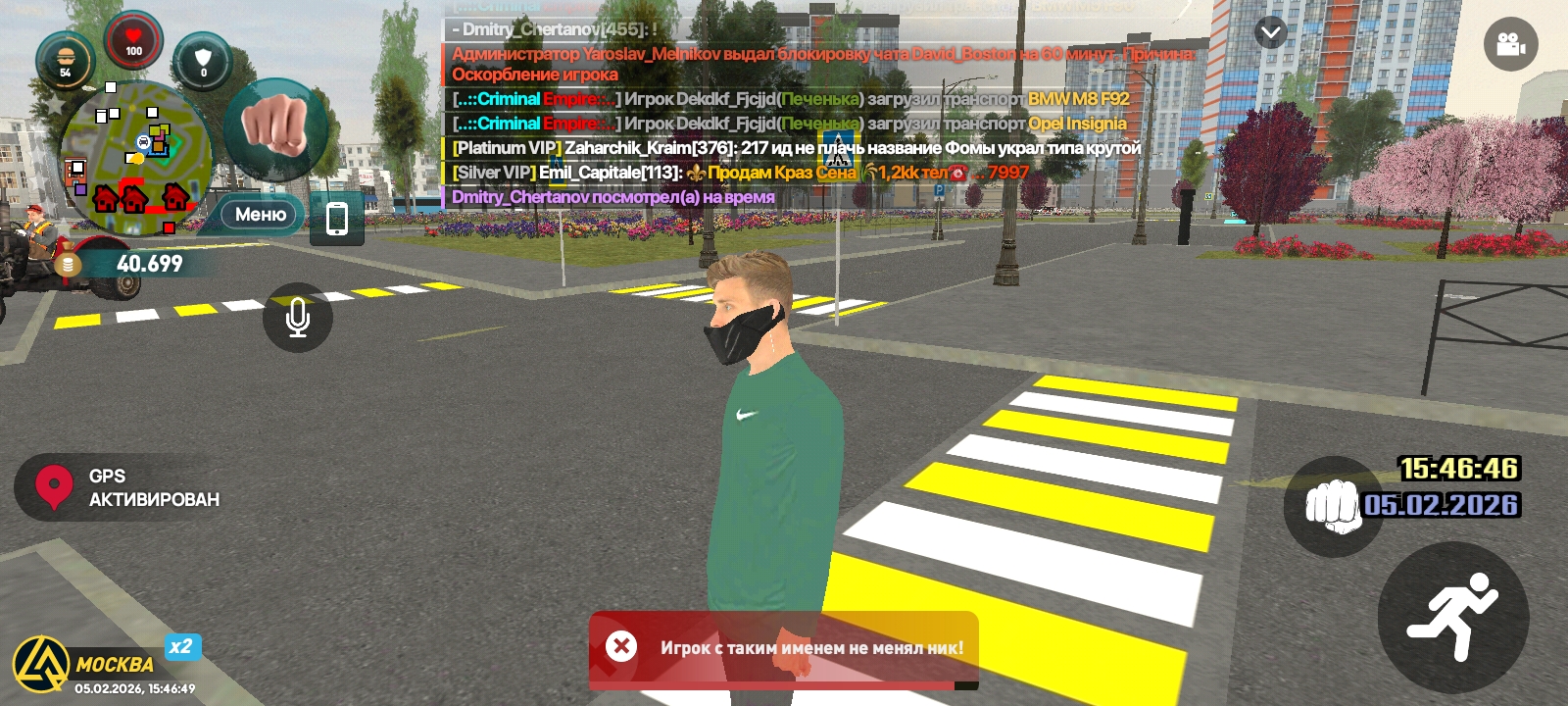Open the phone icon below Меню
The height and width of the screenshot is (706, 1568).
point(337,218)
